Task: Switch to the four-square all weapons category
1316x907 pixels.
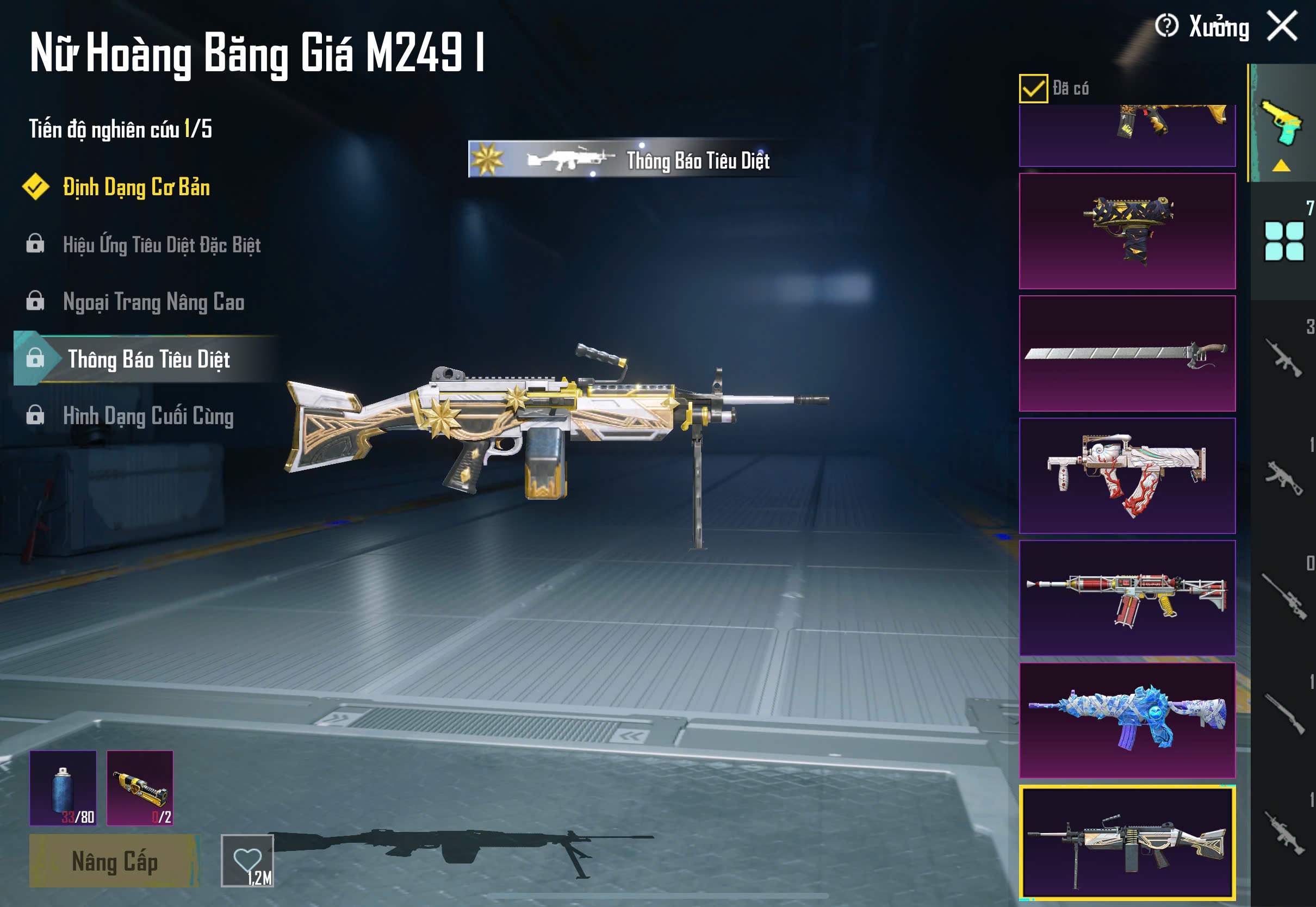Action: click(1283, 241)
